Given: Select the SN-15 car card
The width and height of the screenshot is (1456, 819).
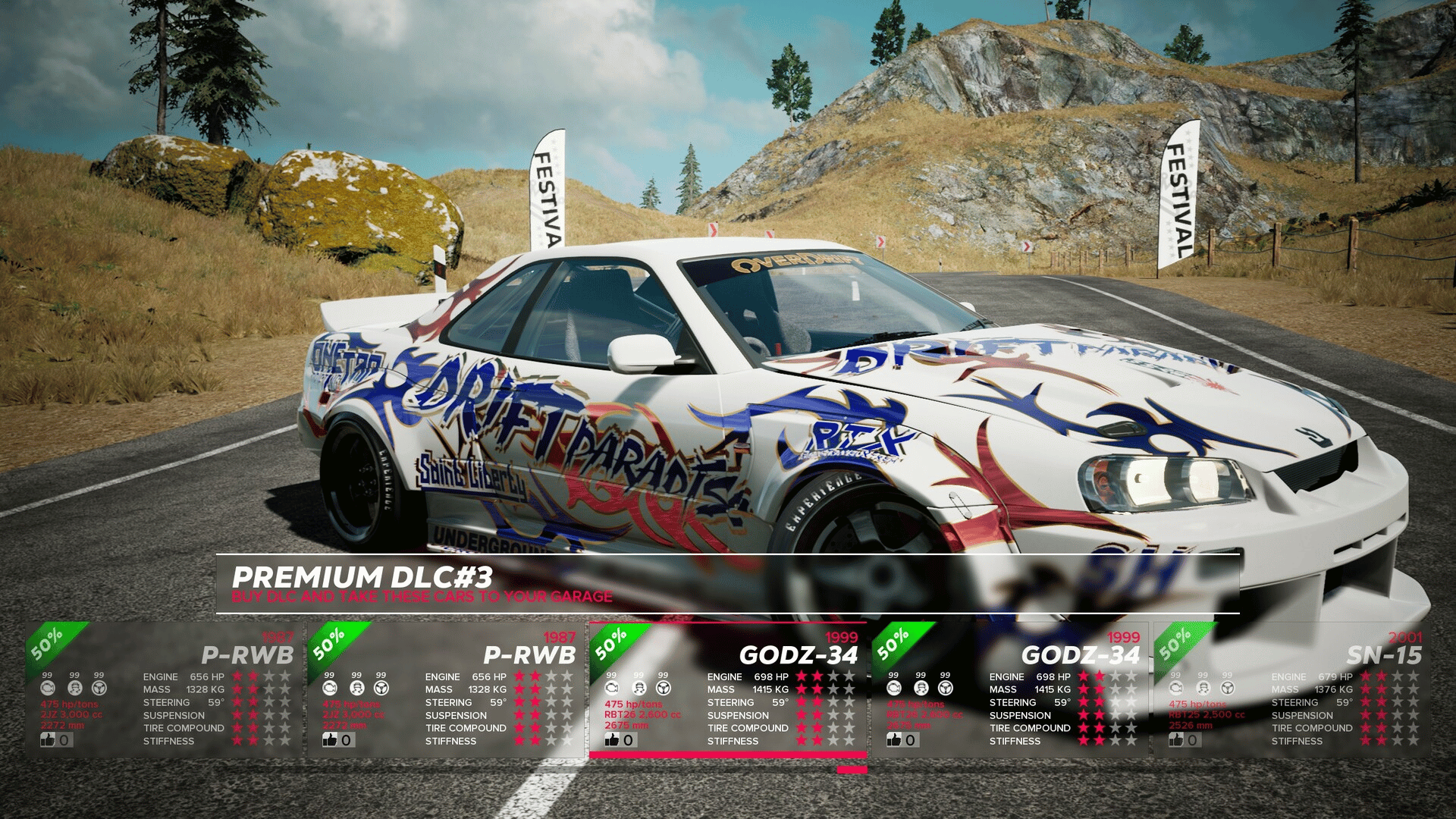Looking at the screenshot, I should click(1291, 689).
